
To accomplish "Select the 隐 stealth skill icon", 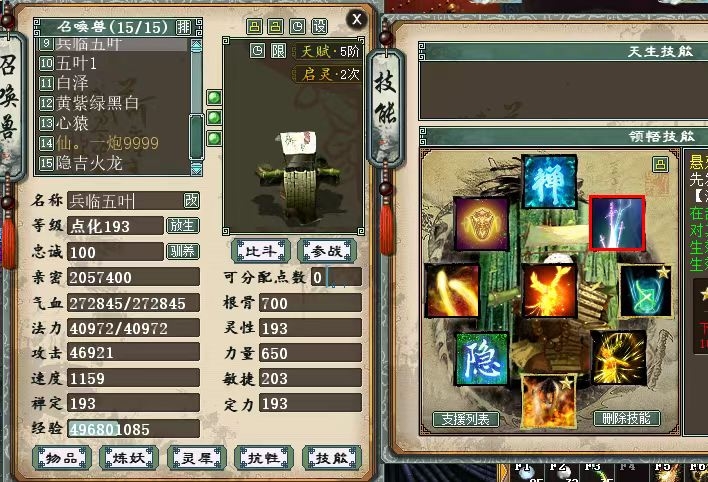I will tap(482, 359).
